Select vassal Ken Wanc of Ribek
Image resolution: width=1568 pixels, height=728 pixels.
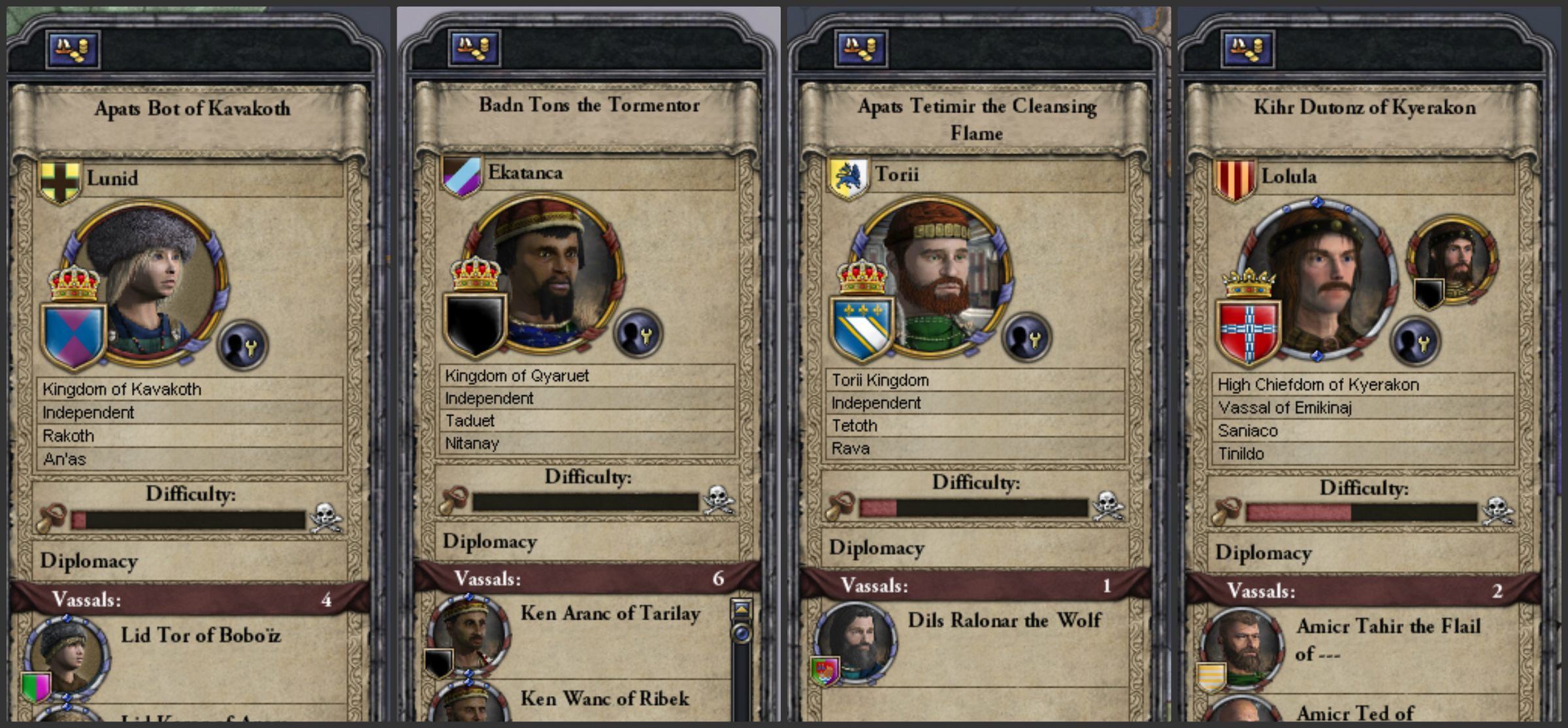pos(604,699)
